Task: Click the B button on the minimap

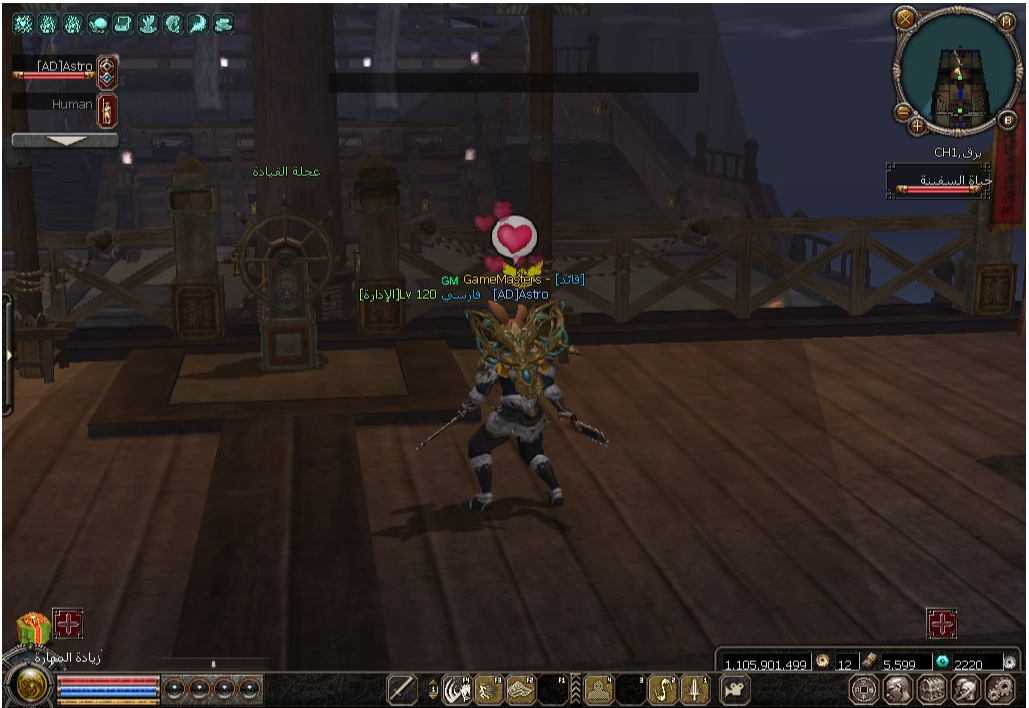Action: [x=1009, y=120]
